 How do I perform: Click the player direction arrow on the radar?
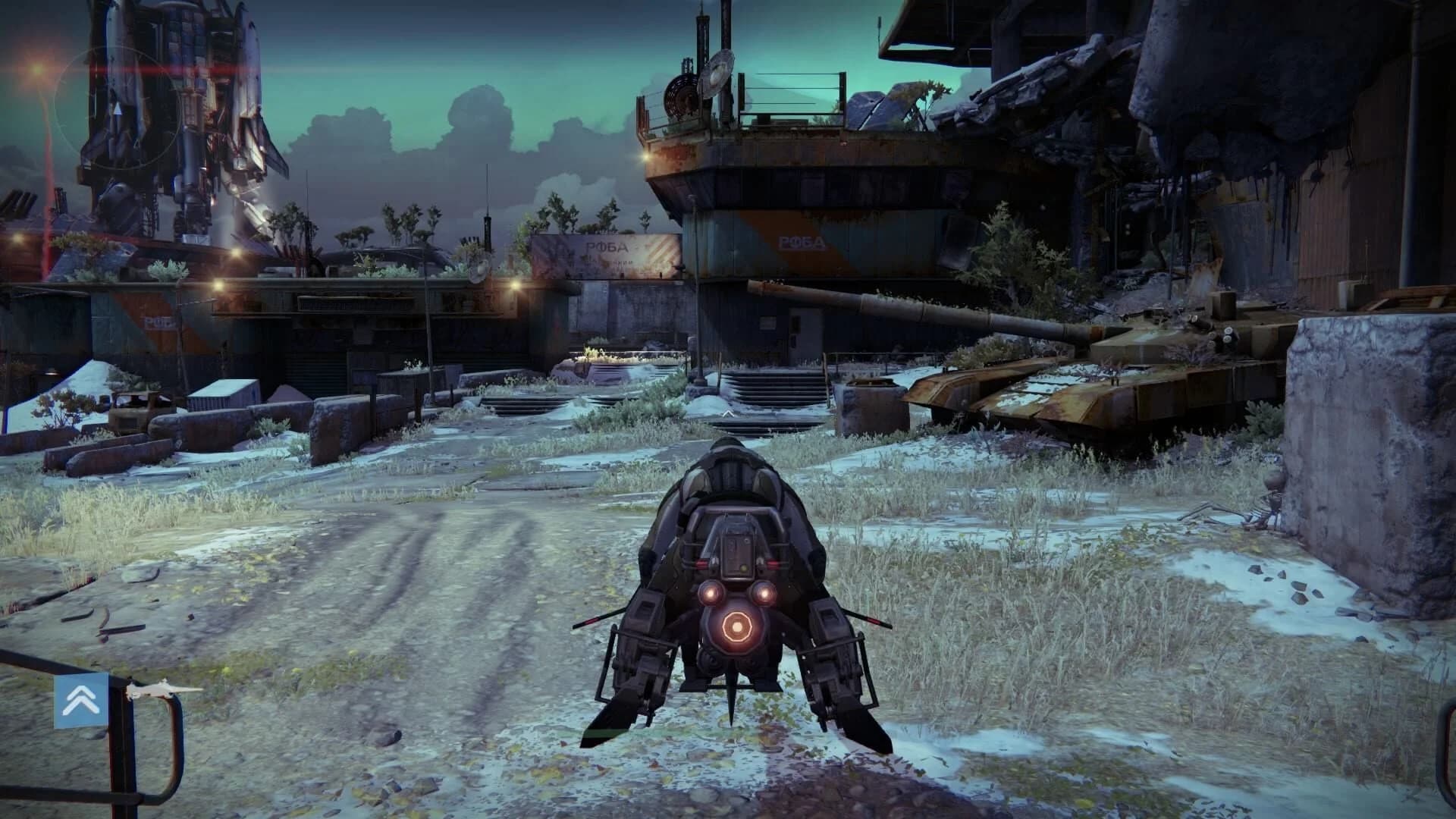[x=118, y=110]
